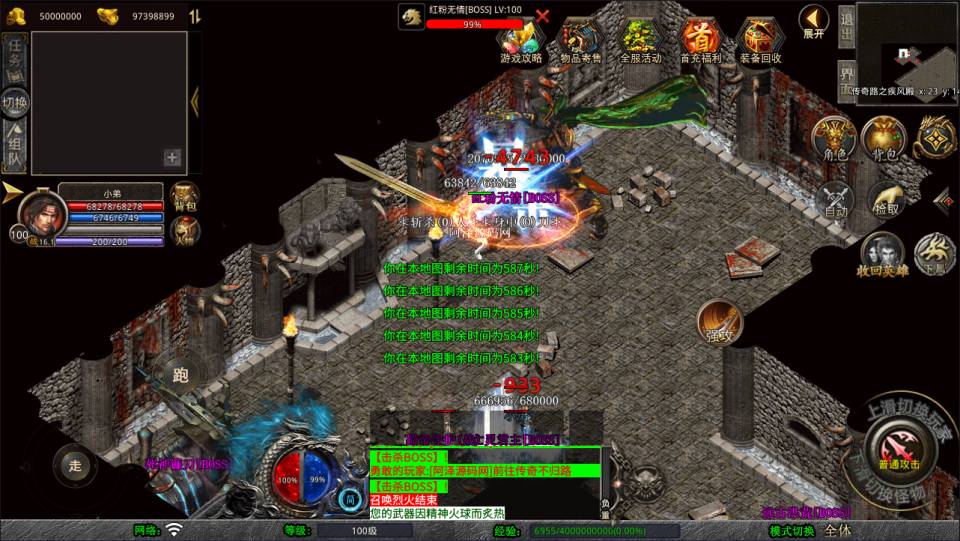Activate the 跑 run movement button
This screenshot has width=960, height=541.
coord(181,377)
